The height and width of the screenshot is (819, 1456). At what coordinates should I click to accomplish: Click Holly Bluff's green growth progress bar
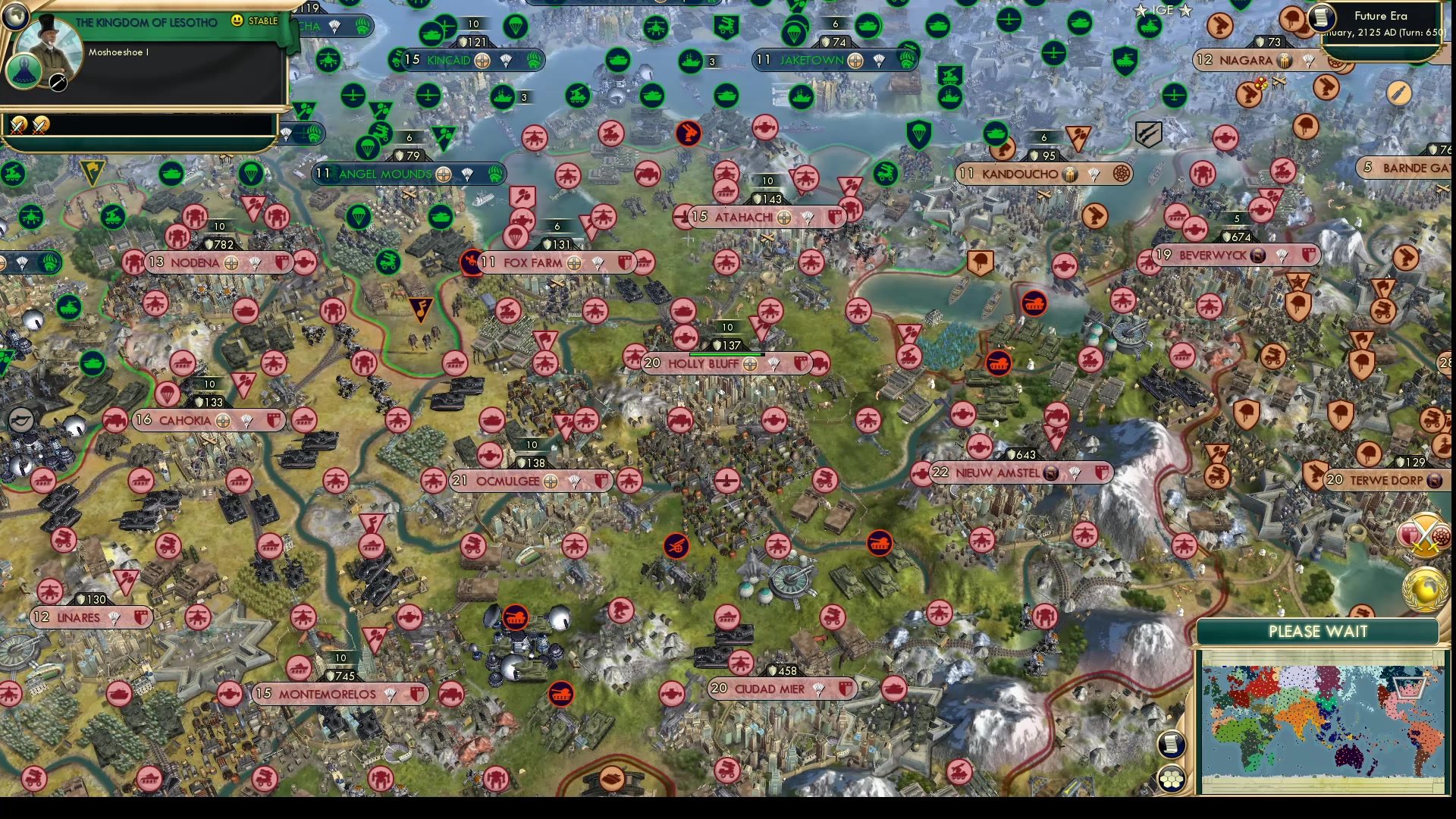[724, 353]
